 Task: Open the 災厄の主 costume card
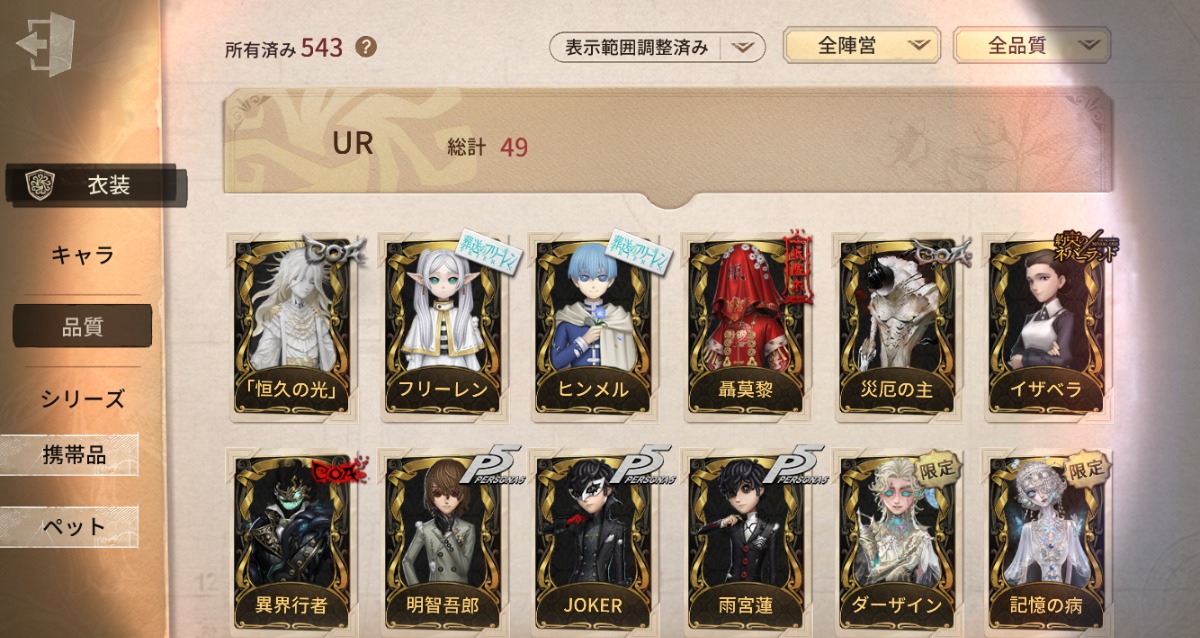tap(896, 325)
